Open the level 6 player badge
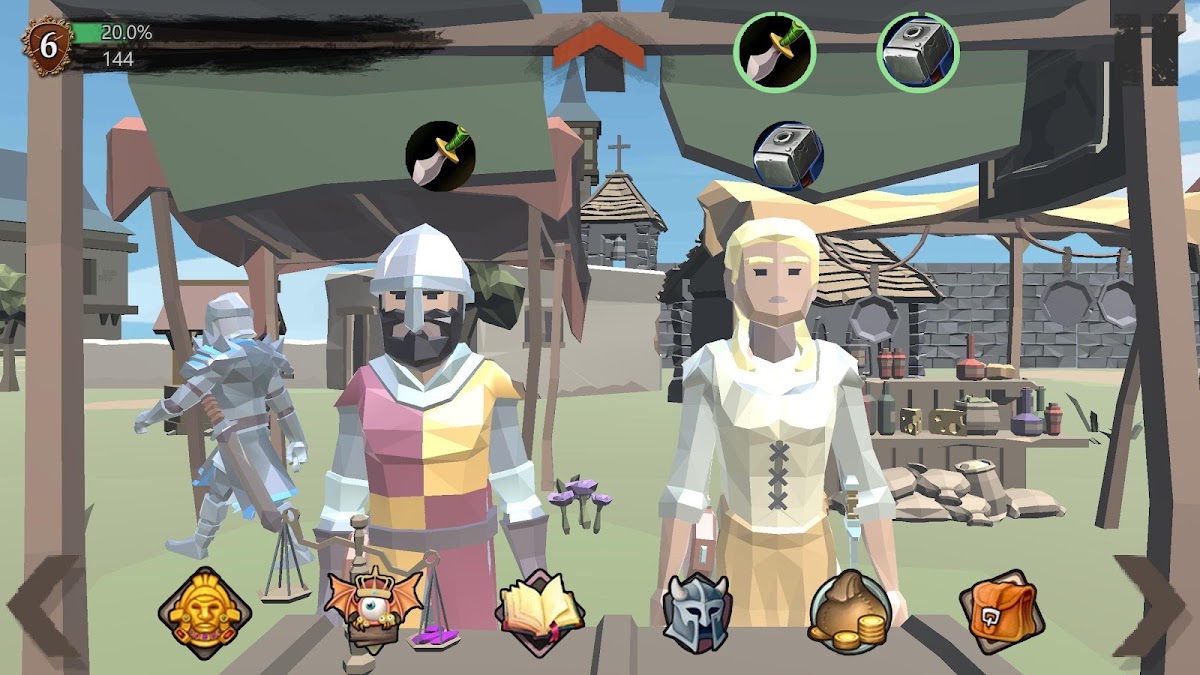This screenshot has width=1200, height=675. pyautogui.click(x=47, y=45)
